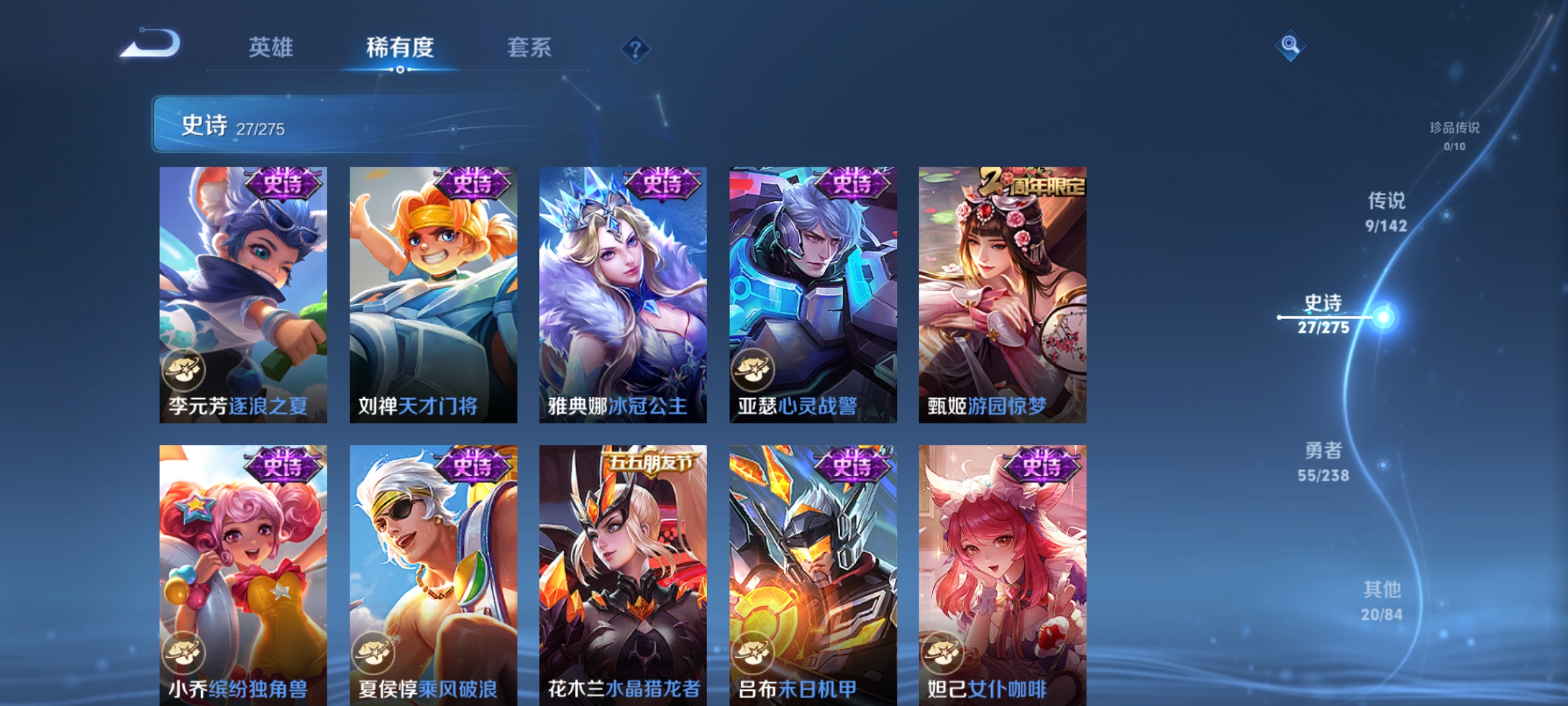Click the help question mark icon
Image resolution: width=1568 pixels, height=706 pixels.
tap(634, 50)
